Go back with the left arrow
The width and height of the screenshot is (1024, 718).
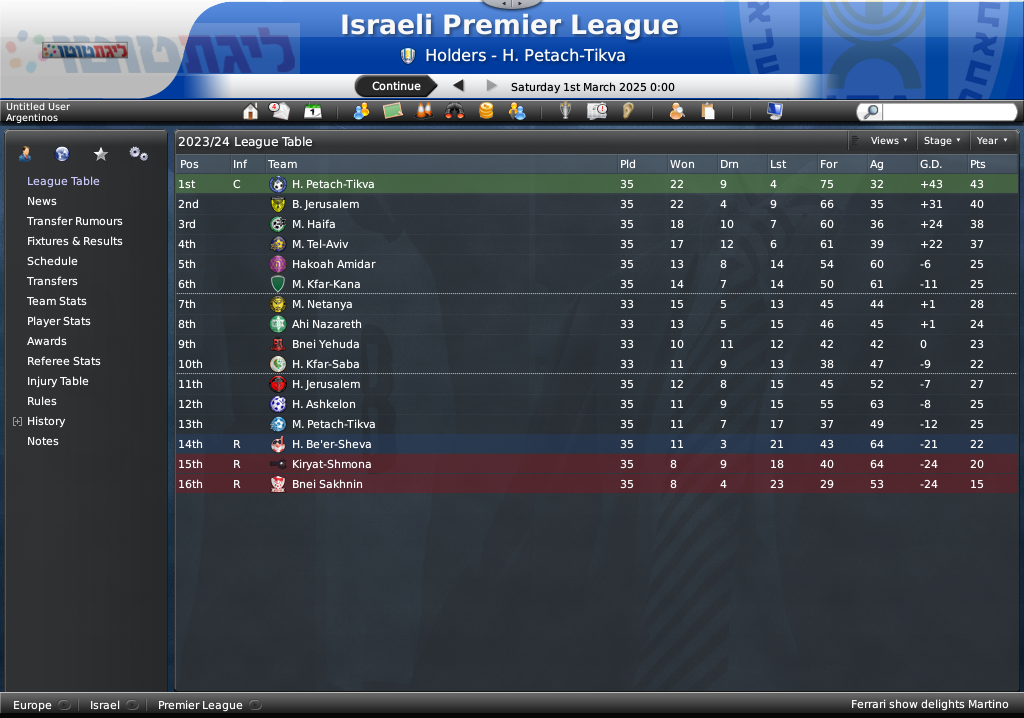coord(459,86)
